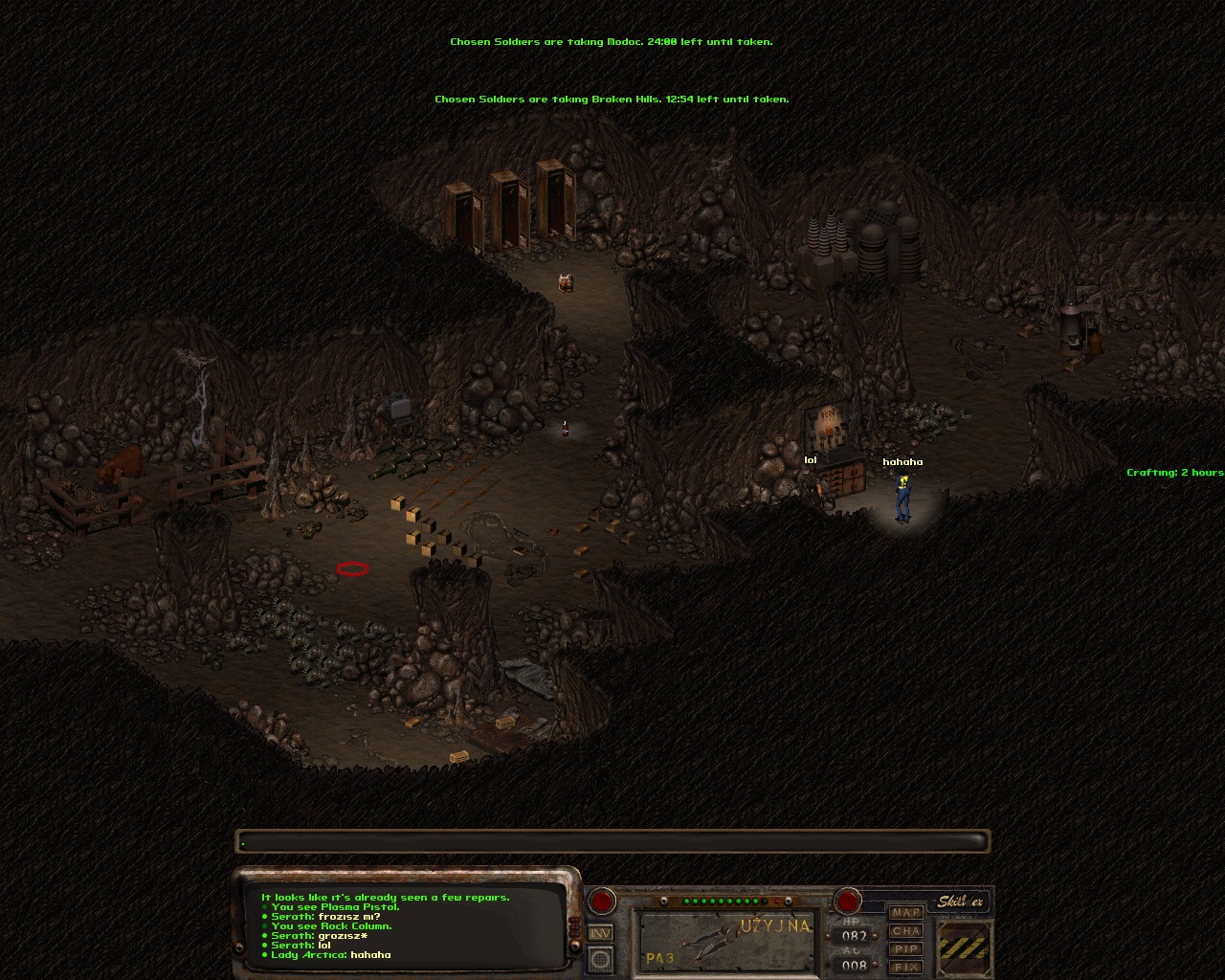Viewport: 1225px width, 980px height.
Task: Click the FIX button
Action: [905, 968]
